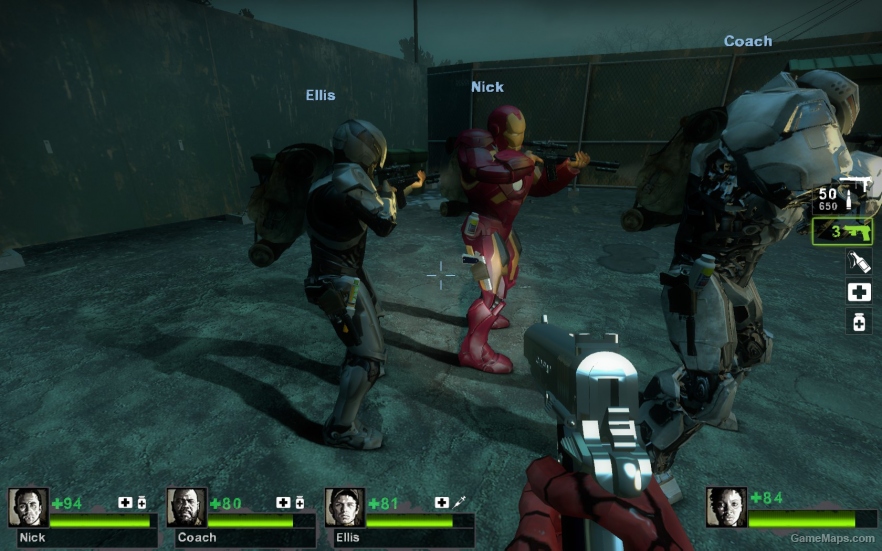The image size is (882, 551).
Task: Click Coach's first aid kit icon
Action: [x=283, y=502]
